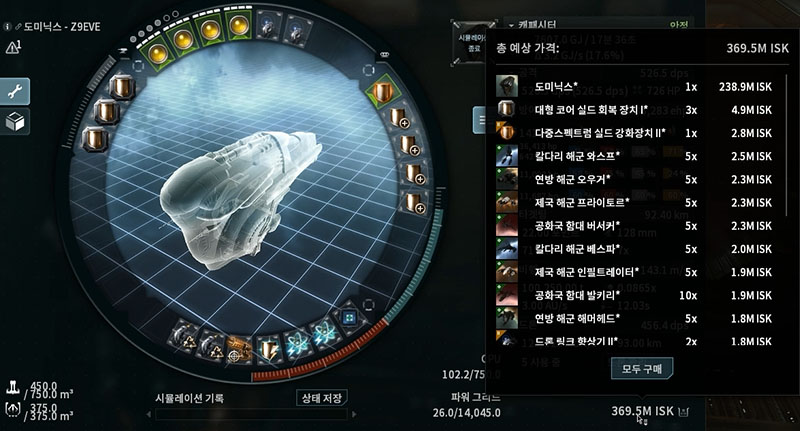Open the wrench fitting tab
Viewport: 800px width, 431px height.
[x=17, y=91]
